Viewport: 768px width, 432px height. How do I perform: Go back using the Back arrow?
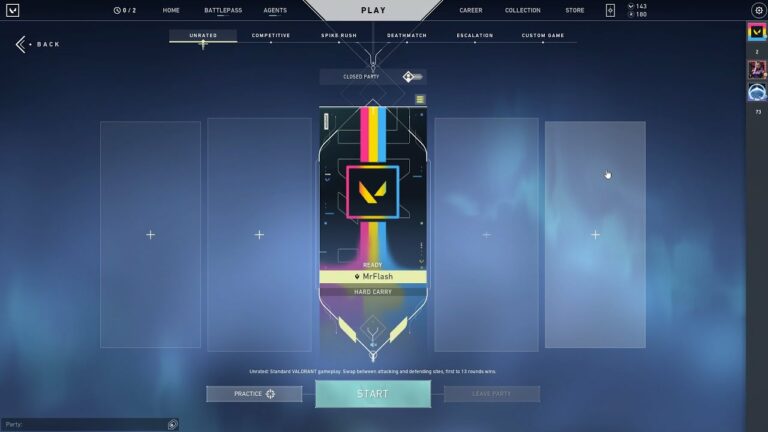click(x=37, y=44)
